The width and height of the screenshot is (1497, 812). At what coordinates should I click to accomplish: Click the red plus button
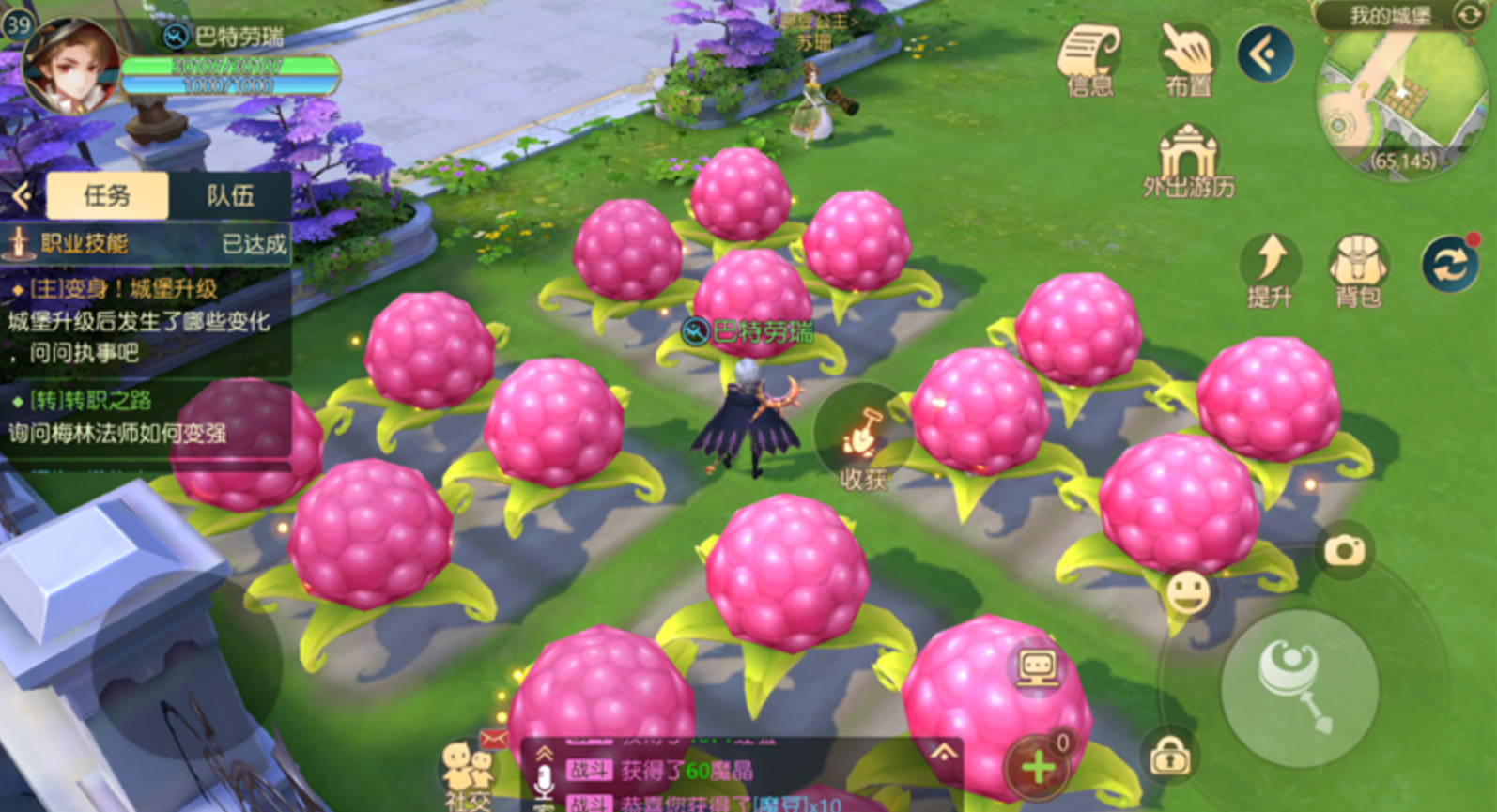(1039, 767)
